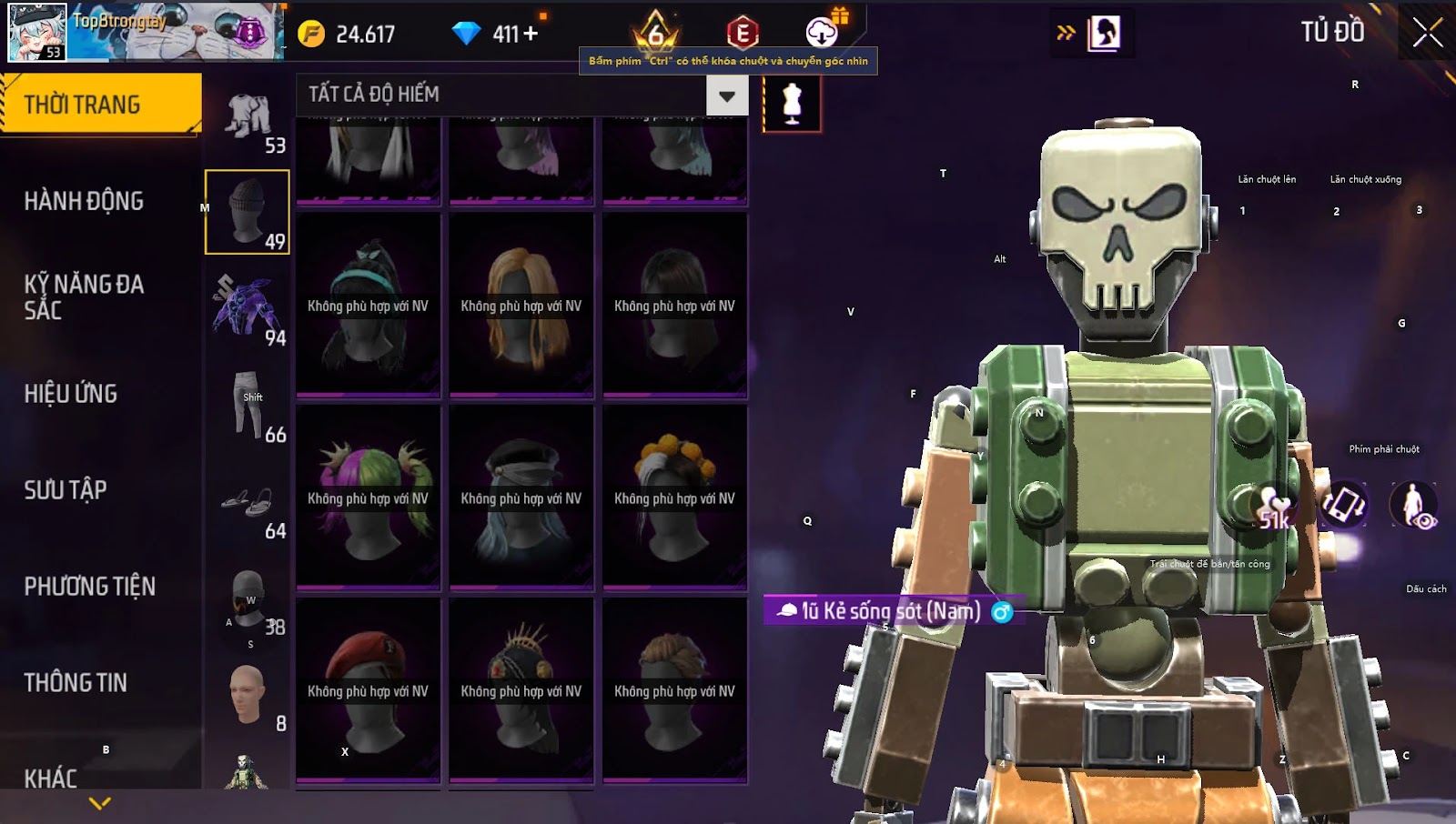Image resolution: width=1456 pixels, height=824 pixels.
Task: Select the red beret headwear item
Action: (x=369, y=689)
